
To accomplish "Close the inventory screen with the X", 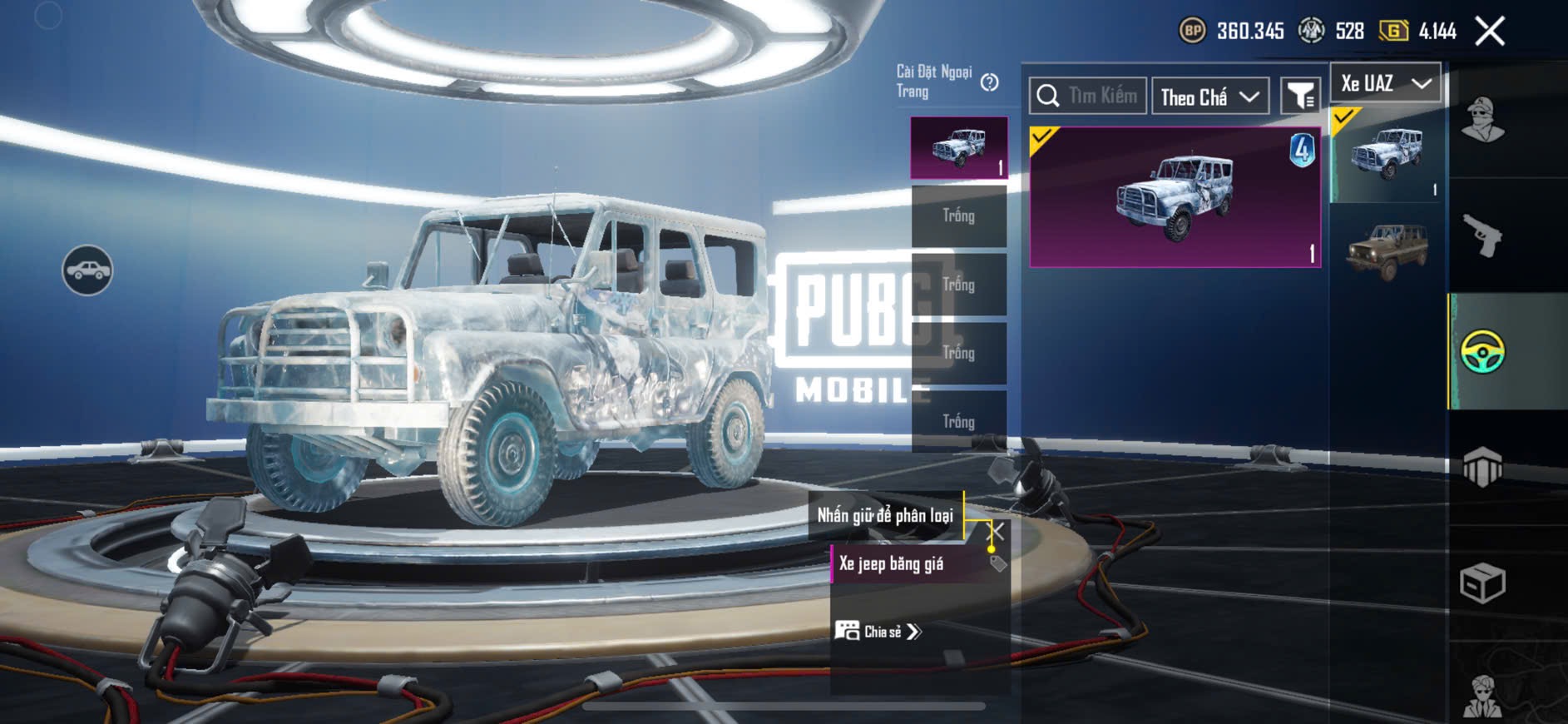I will [1489, 32].
